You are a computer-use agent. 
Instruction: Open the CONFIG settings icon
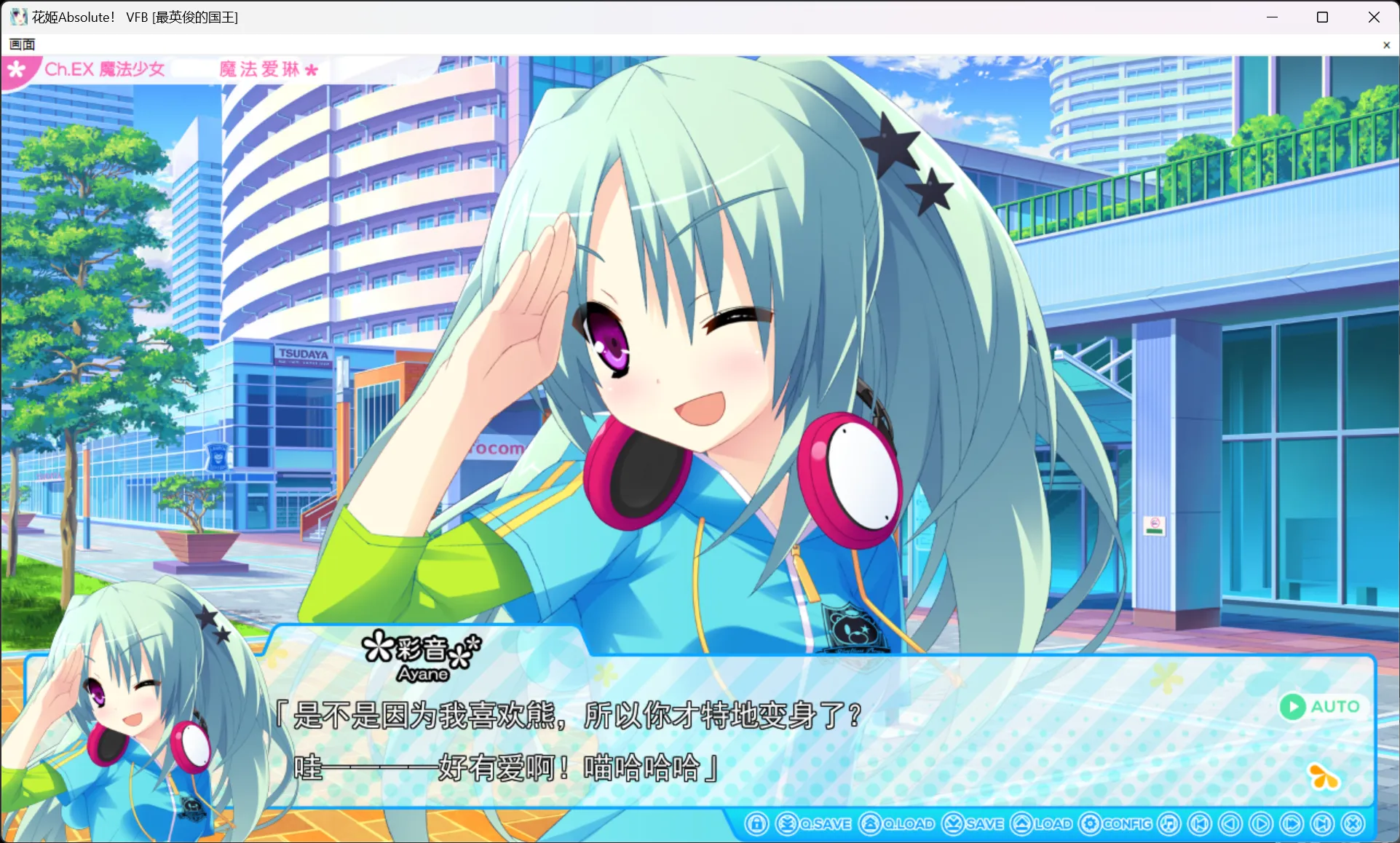[1091, 824]
